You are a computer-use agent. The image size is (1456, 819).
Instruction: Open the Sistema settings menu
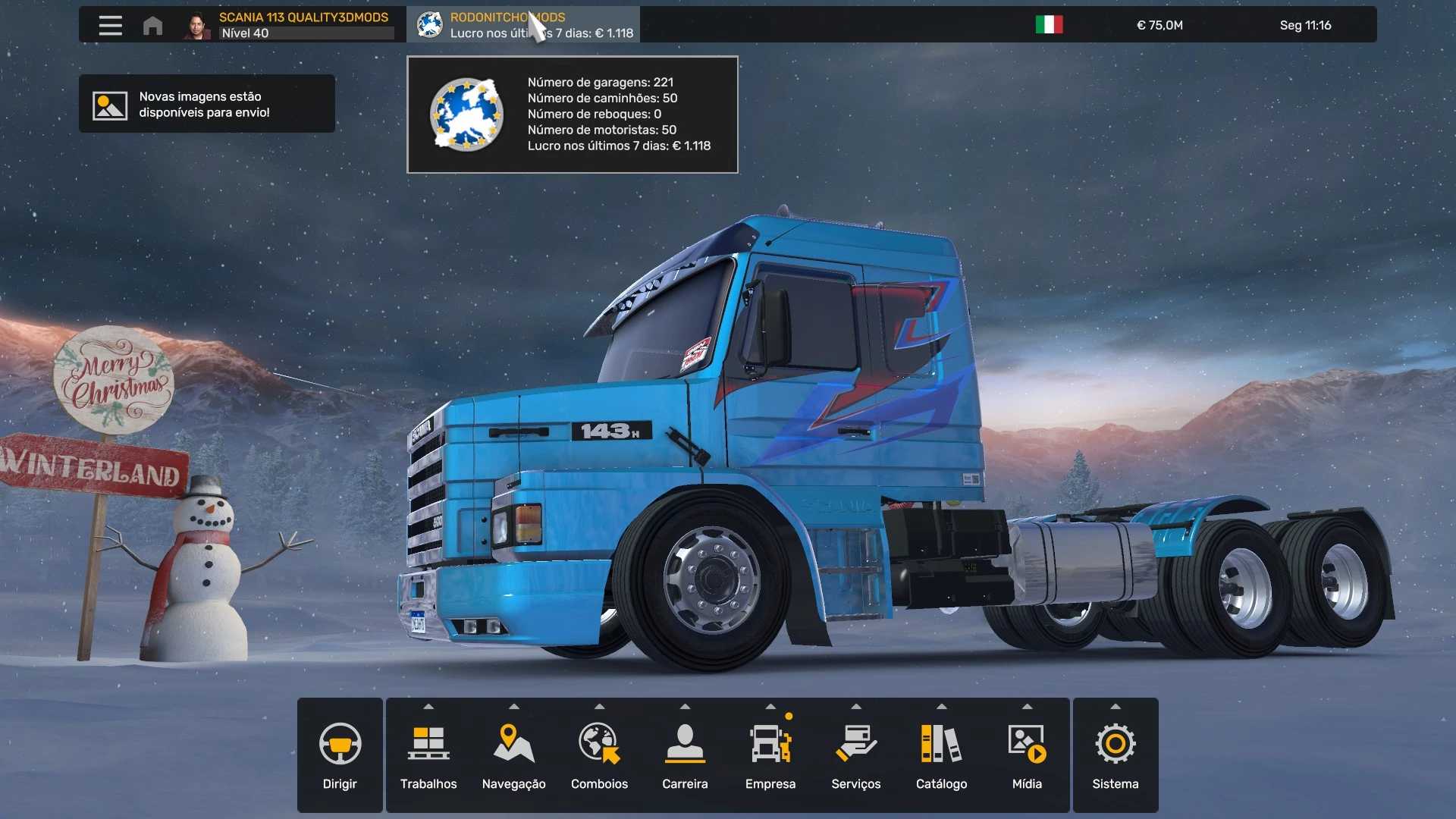[x=1115, y=755]
